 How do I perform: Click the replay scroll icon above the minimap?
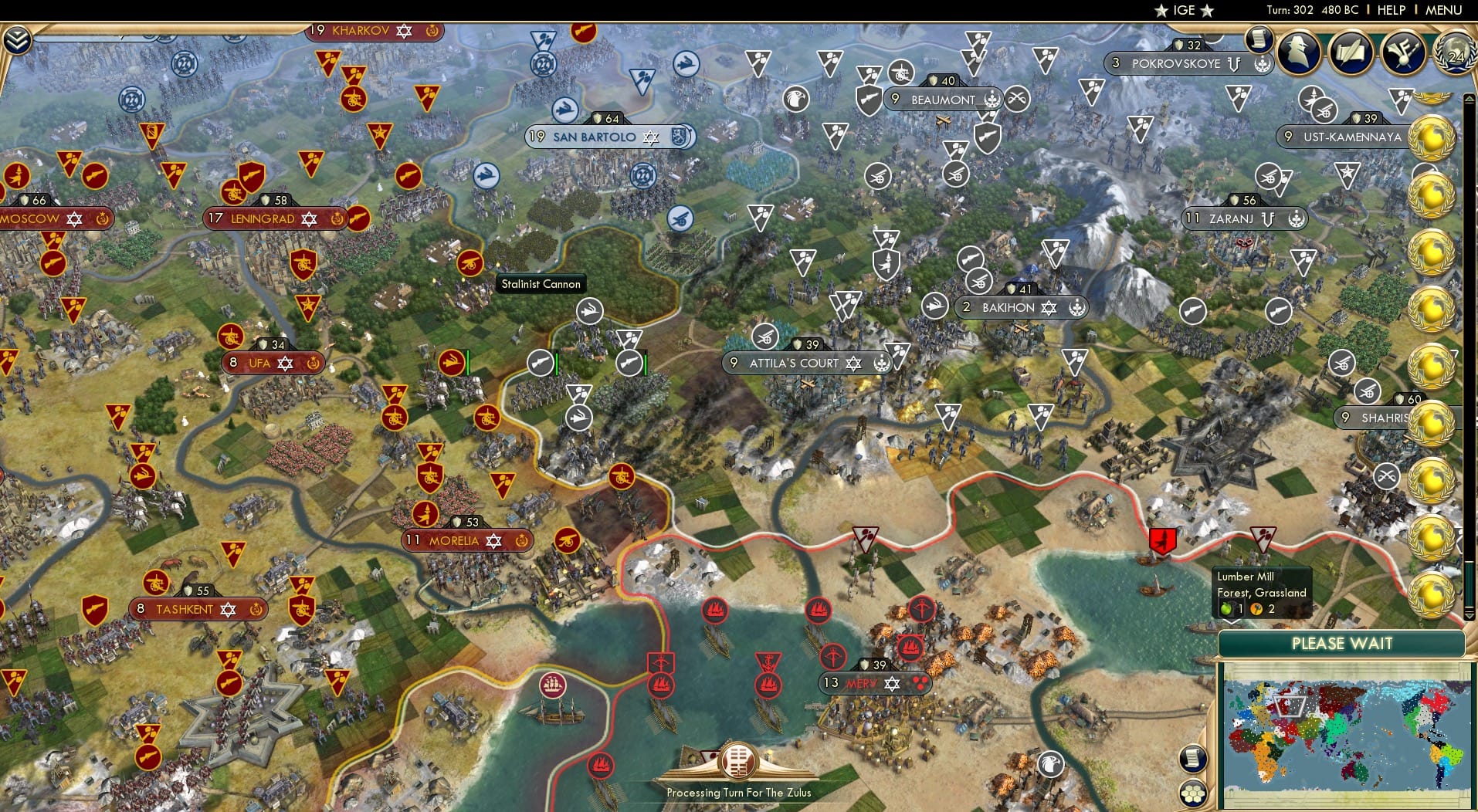[x=1193, y=759]
